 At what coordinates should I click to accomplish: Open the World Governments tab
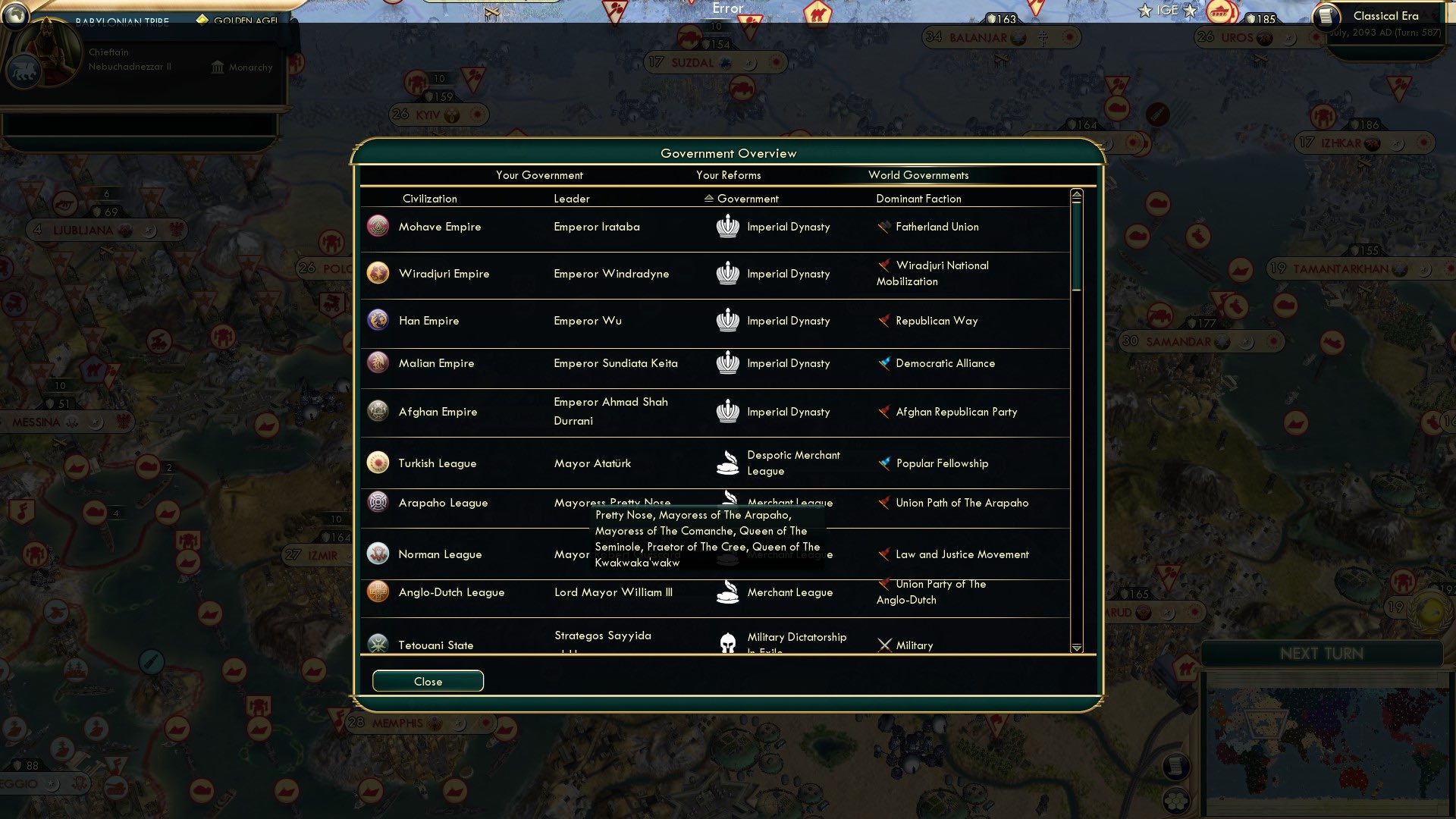[918, 175]
